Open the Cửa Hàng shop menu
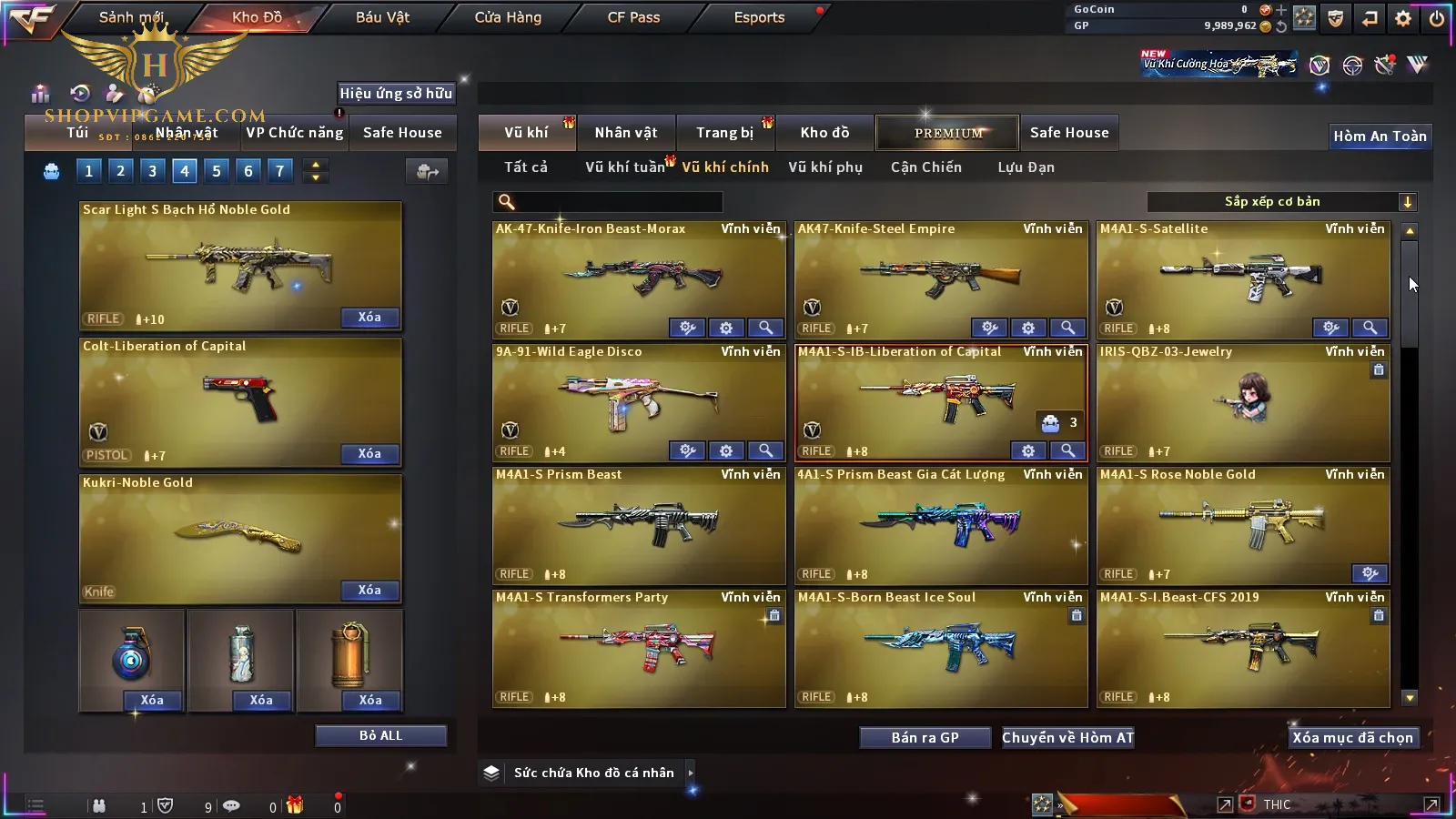This screenshot has height=819, width=1456. 508,17
